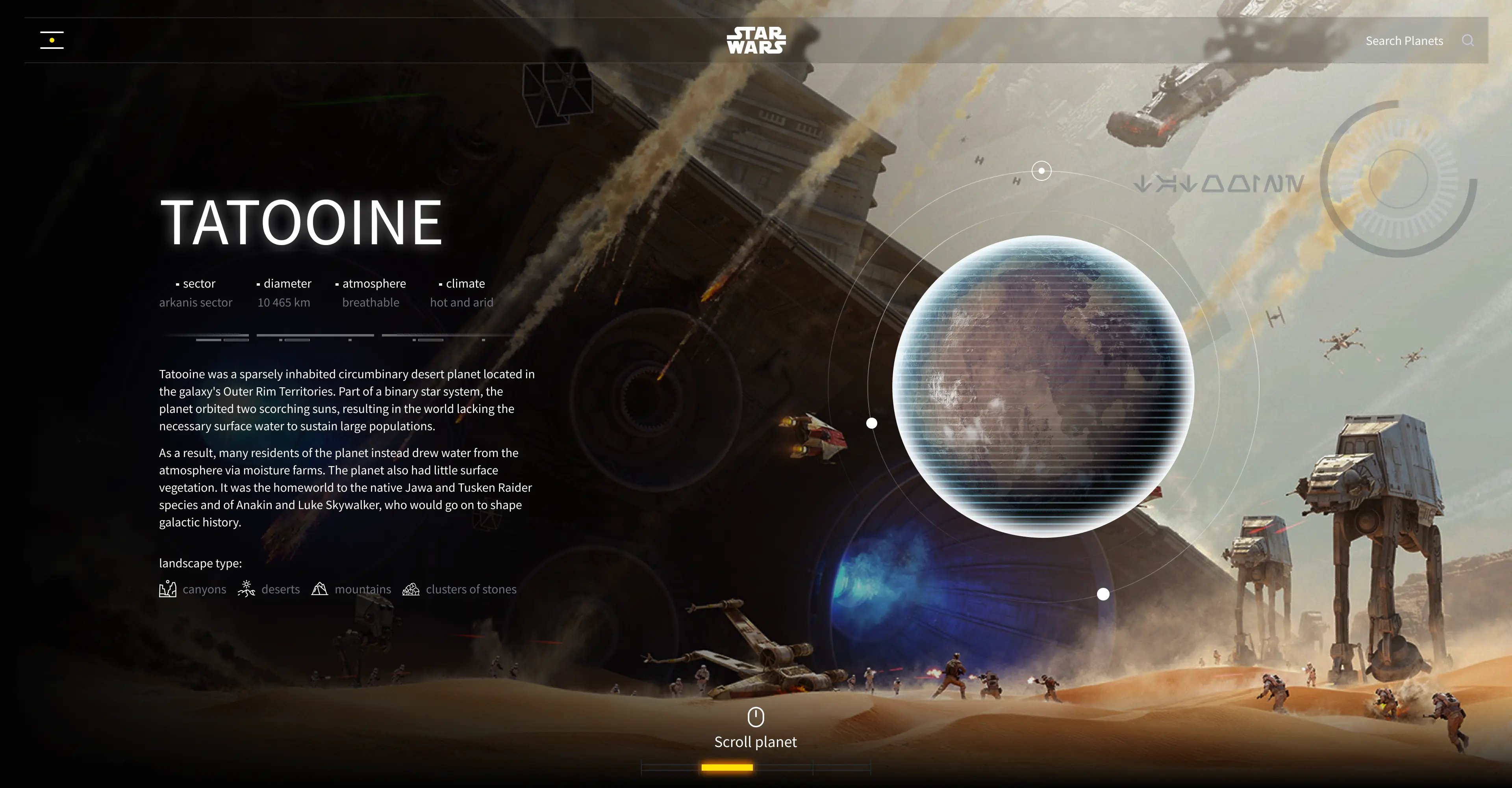
Task: Click the Star Wars logo
Action: coord(756,41)
